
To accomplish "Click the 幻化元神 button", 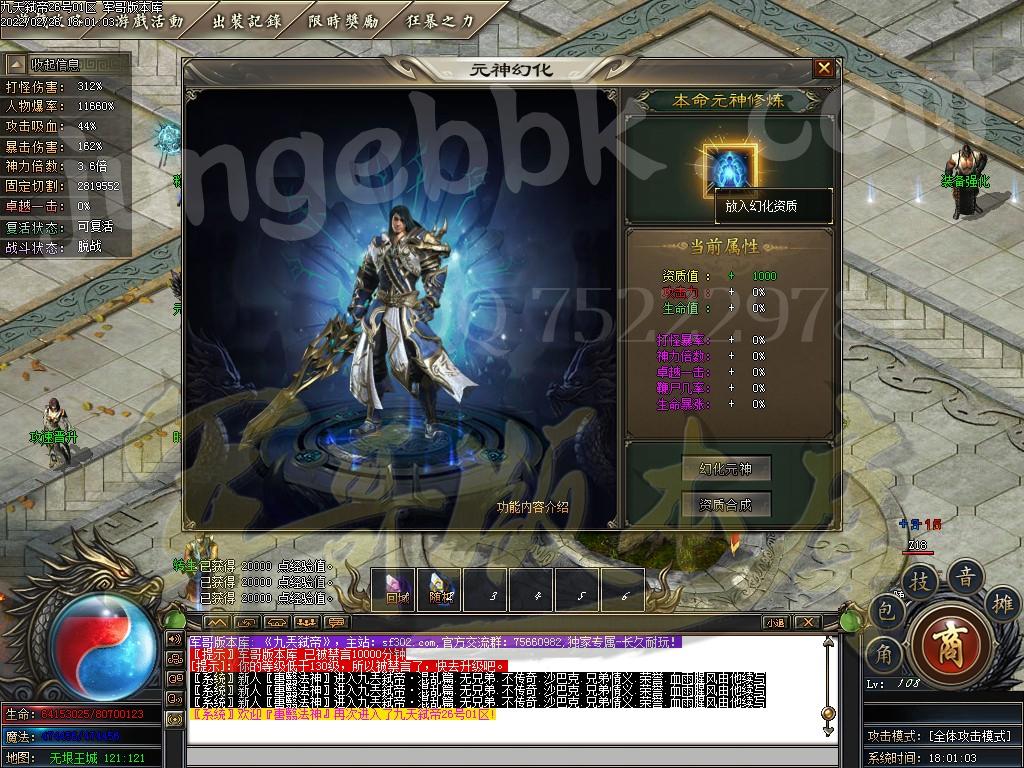I will (725, 468).
